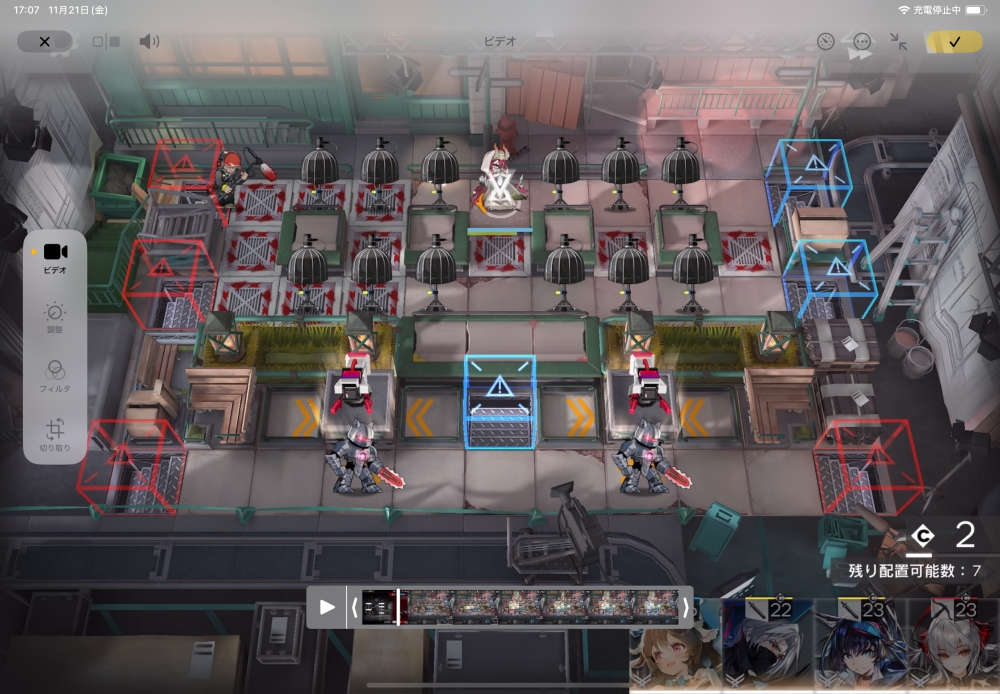The image size is (1000, 694).
Task: Click the right trim handle of timeline
Action: [685, 607]
